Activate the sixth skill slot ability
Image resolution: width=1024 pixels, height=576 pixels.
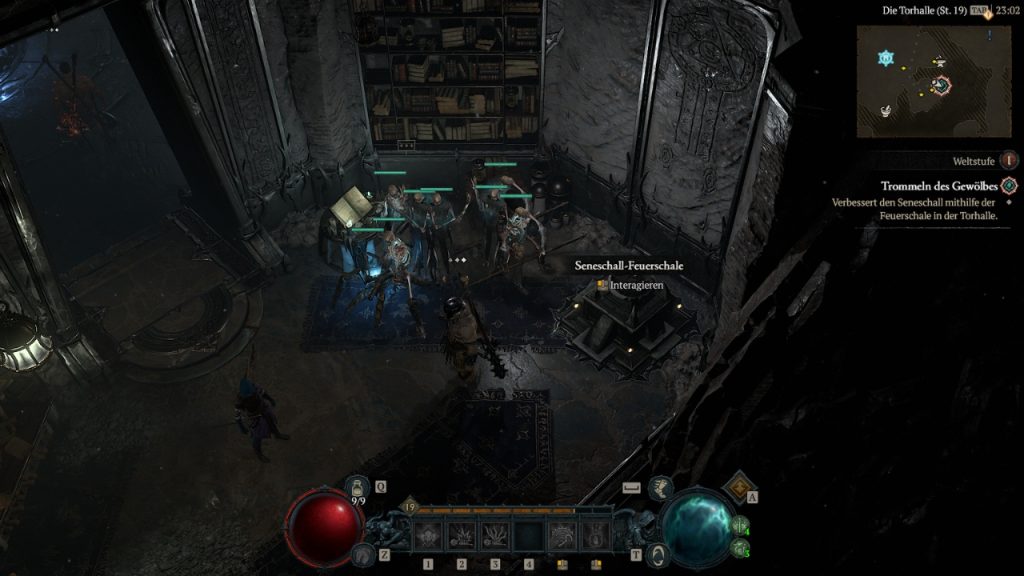[x=595, y=536]
